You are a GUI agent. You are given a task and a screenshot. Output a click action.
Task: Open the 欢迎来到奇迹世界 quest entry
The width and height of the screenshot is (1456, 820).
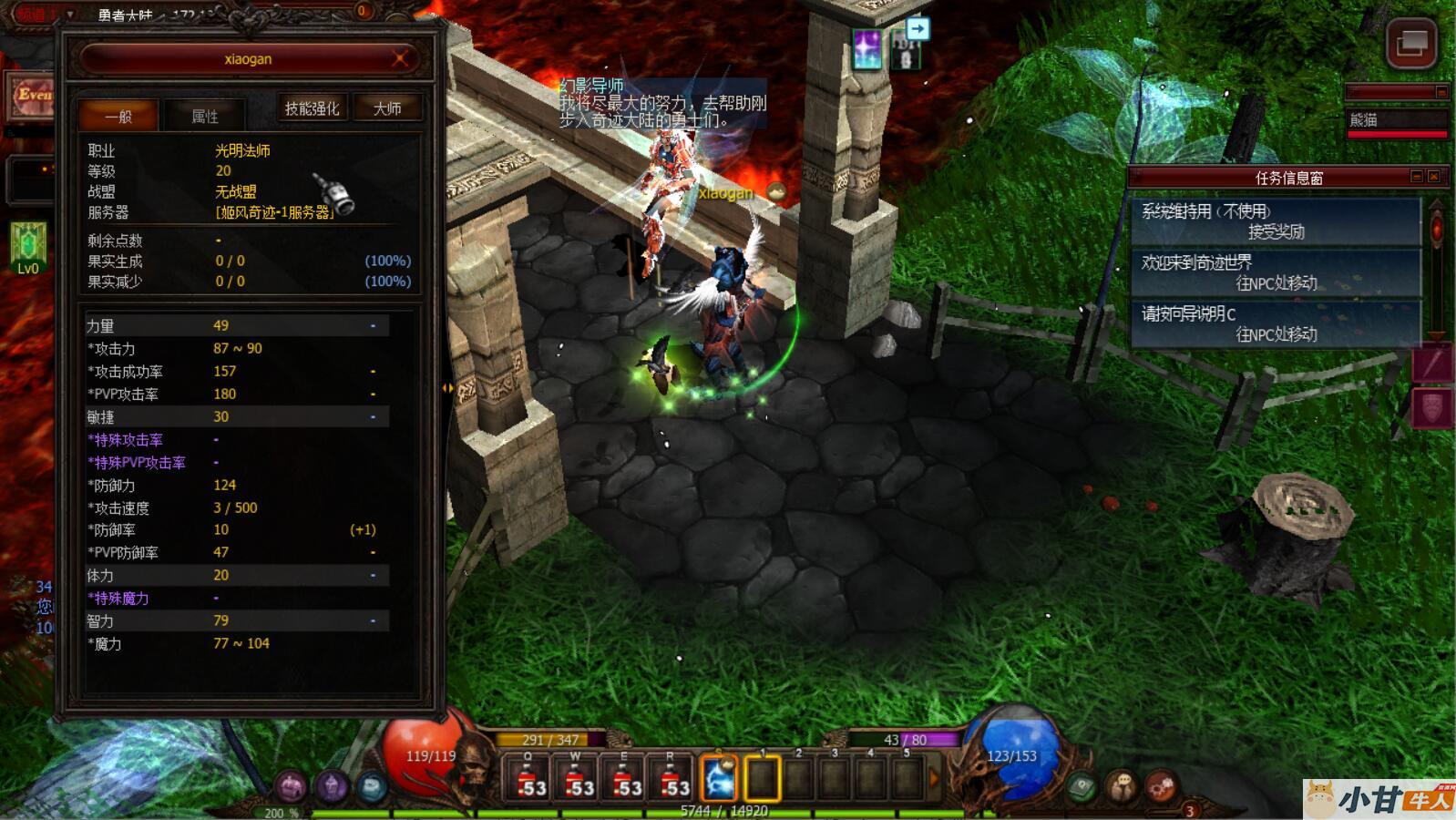point(1276,272)
